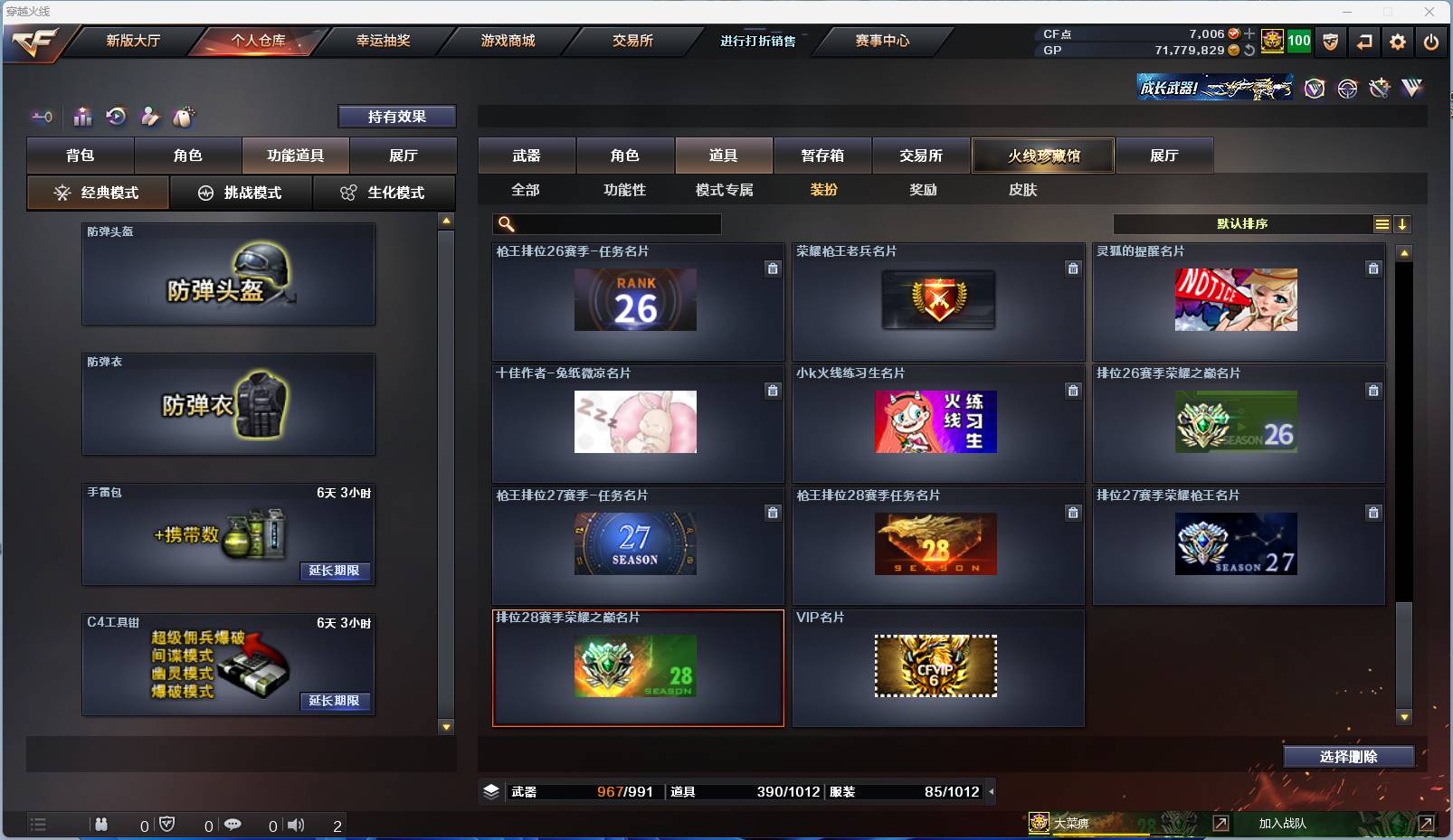Click the restore history icon near top-left

point(116,117)
